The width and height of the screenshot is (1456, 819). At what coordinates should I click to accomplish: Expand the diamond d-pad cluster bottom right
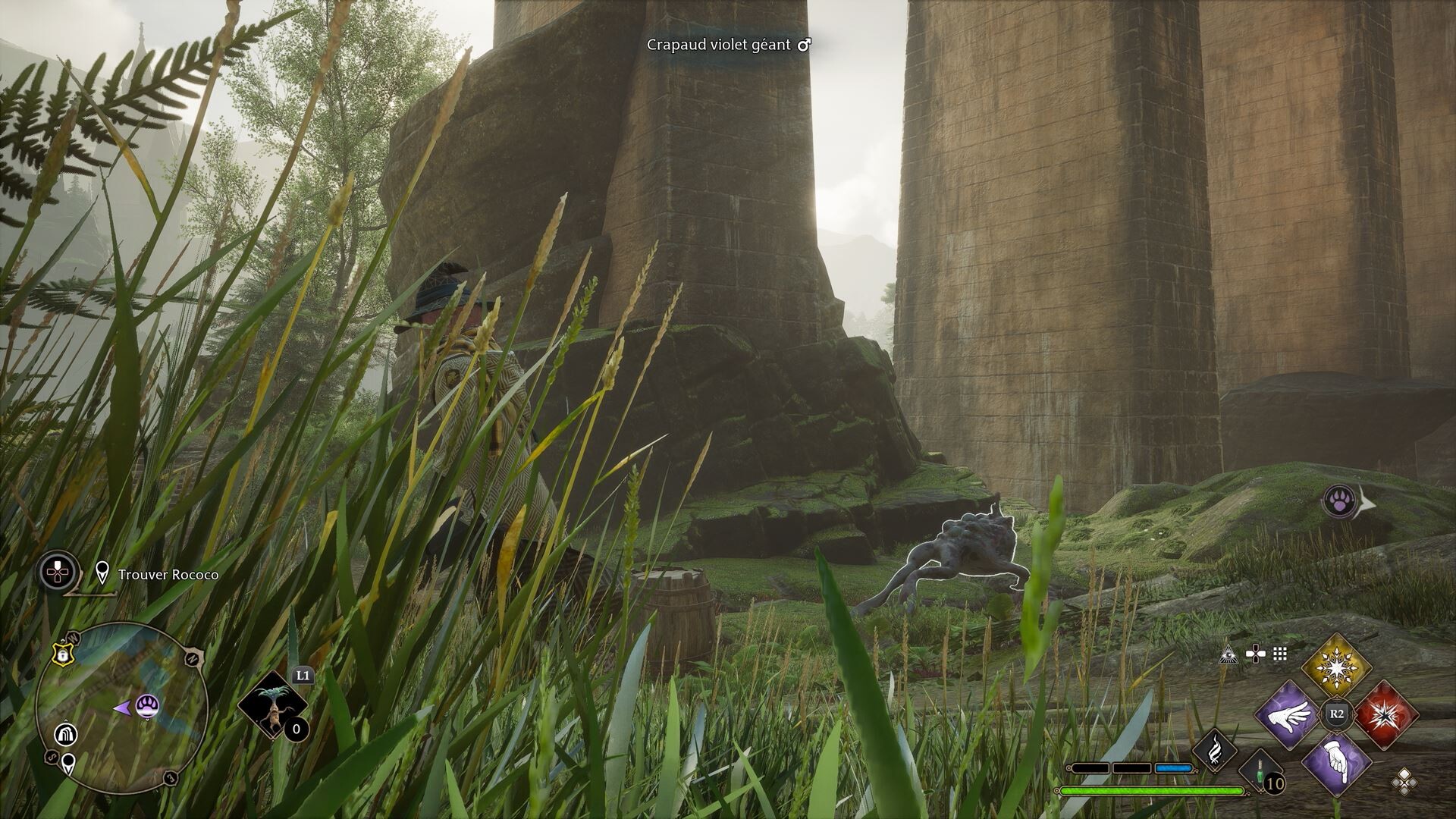click(1404, 782)
